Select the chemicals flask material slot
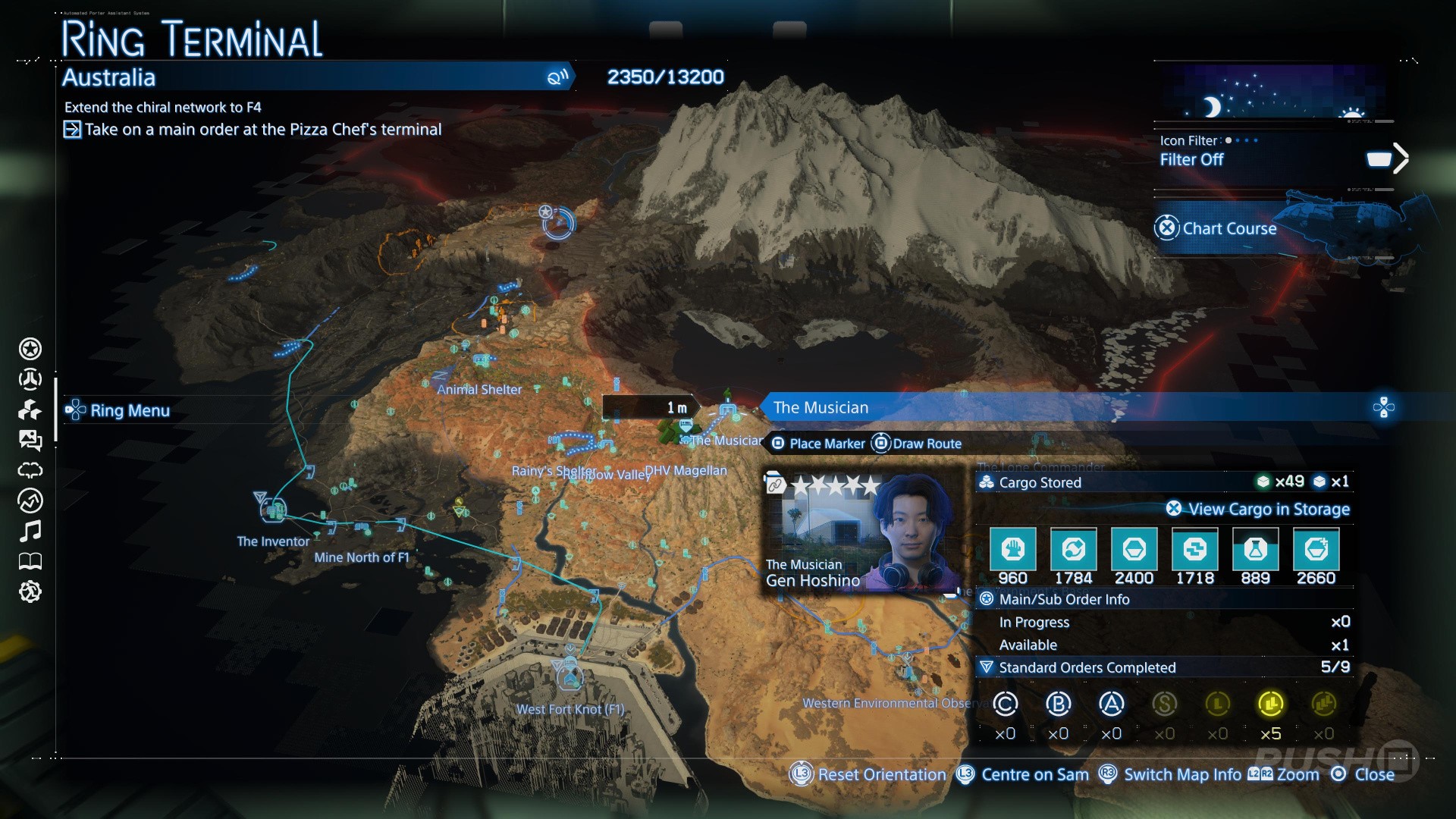 [x=1255, y=550]
